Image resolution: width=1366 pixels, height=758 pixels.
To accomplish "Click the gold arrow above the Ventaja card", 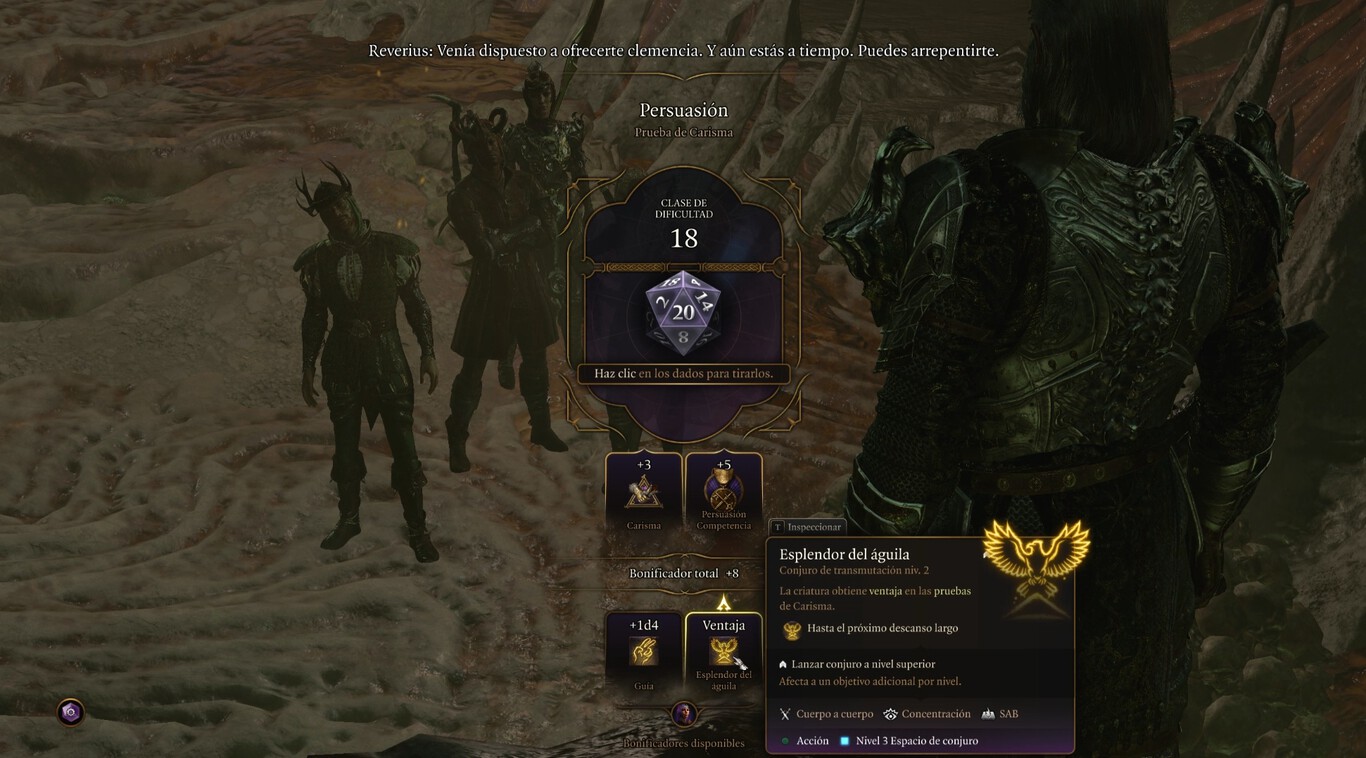I will click(724, 600).
